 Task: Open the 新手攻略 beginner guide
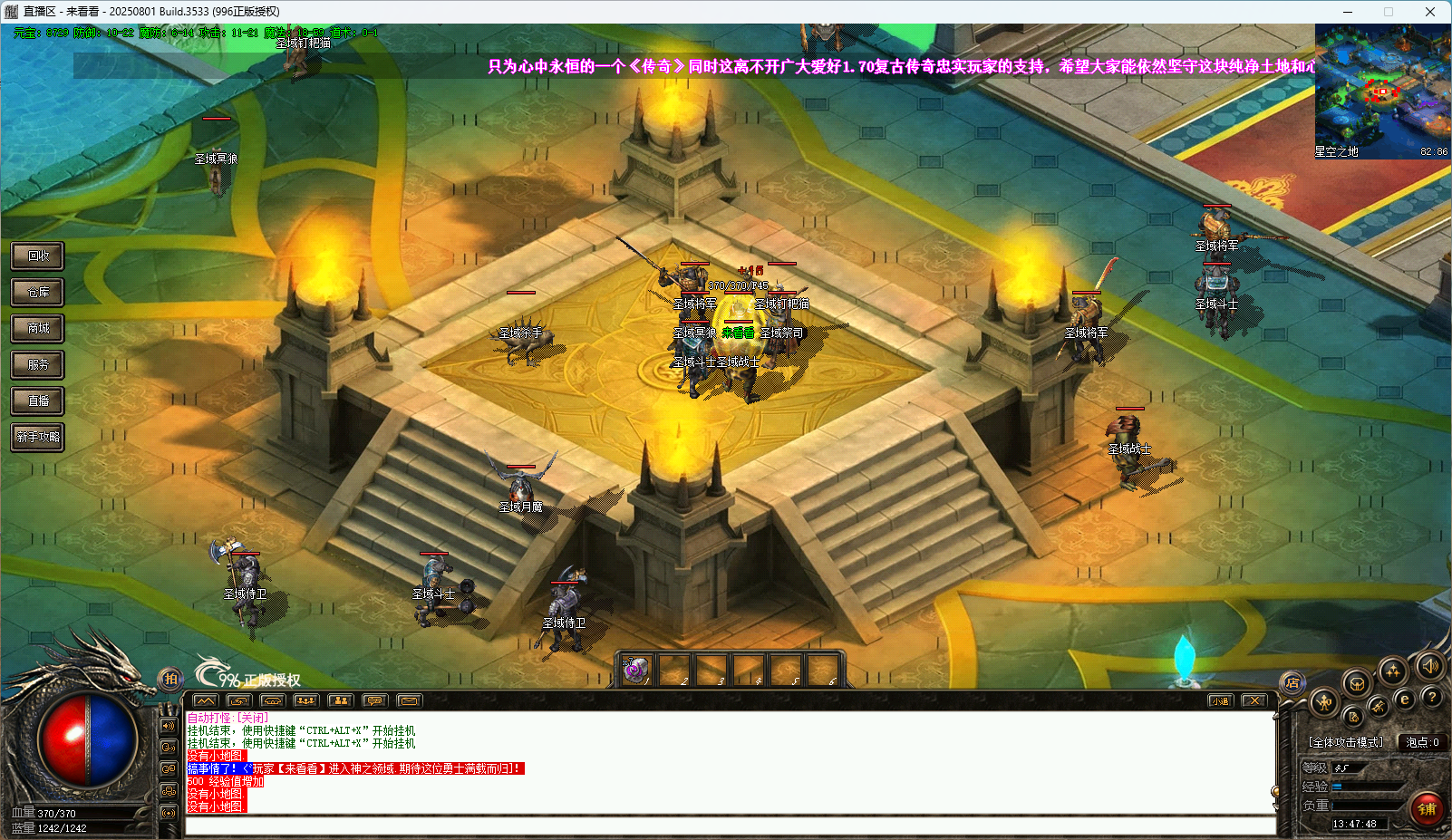pyautogui.click(x=38, y=437)
